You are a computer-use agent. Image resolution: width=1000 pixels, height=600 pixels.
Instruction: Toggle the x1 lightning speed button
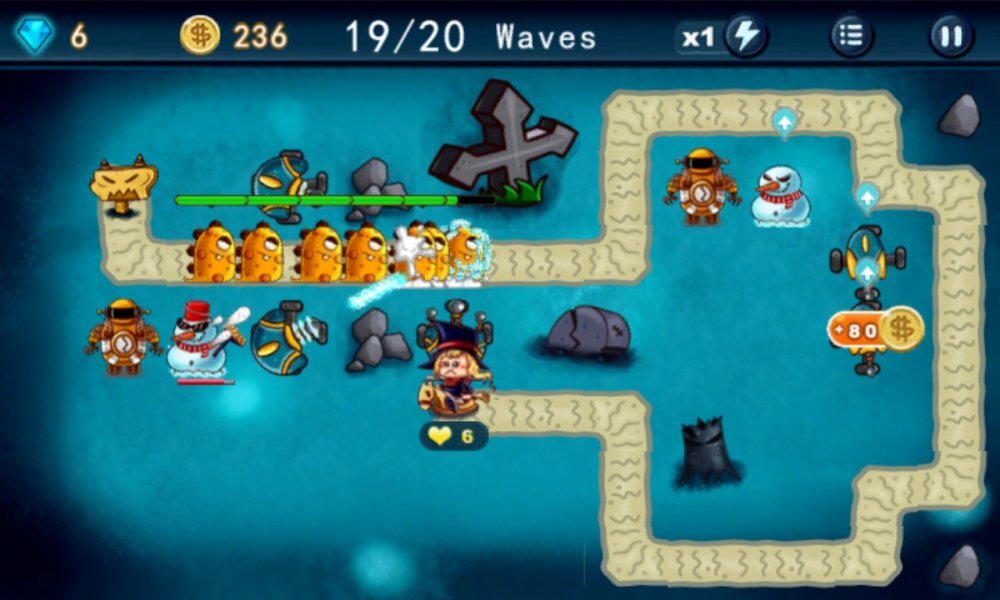point(745,38)
